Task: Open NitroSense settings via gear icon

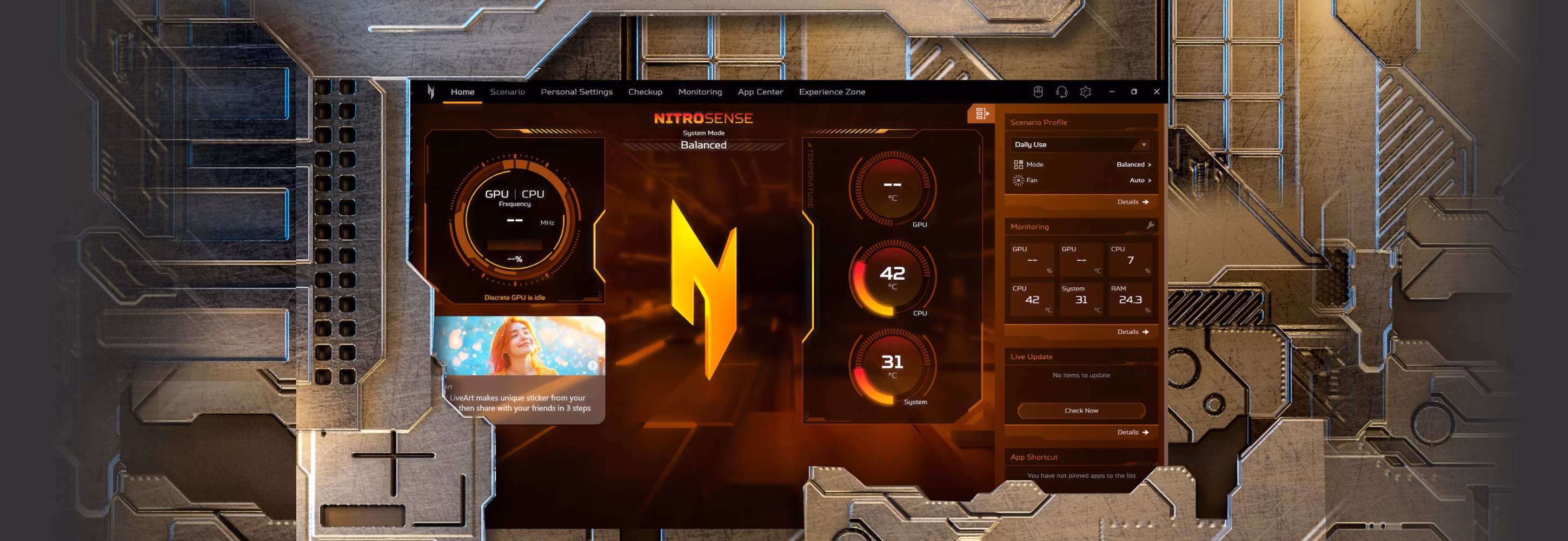Action: (x=1086, y=91)
